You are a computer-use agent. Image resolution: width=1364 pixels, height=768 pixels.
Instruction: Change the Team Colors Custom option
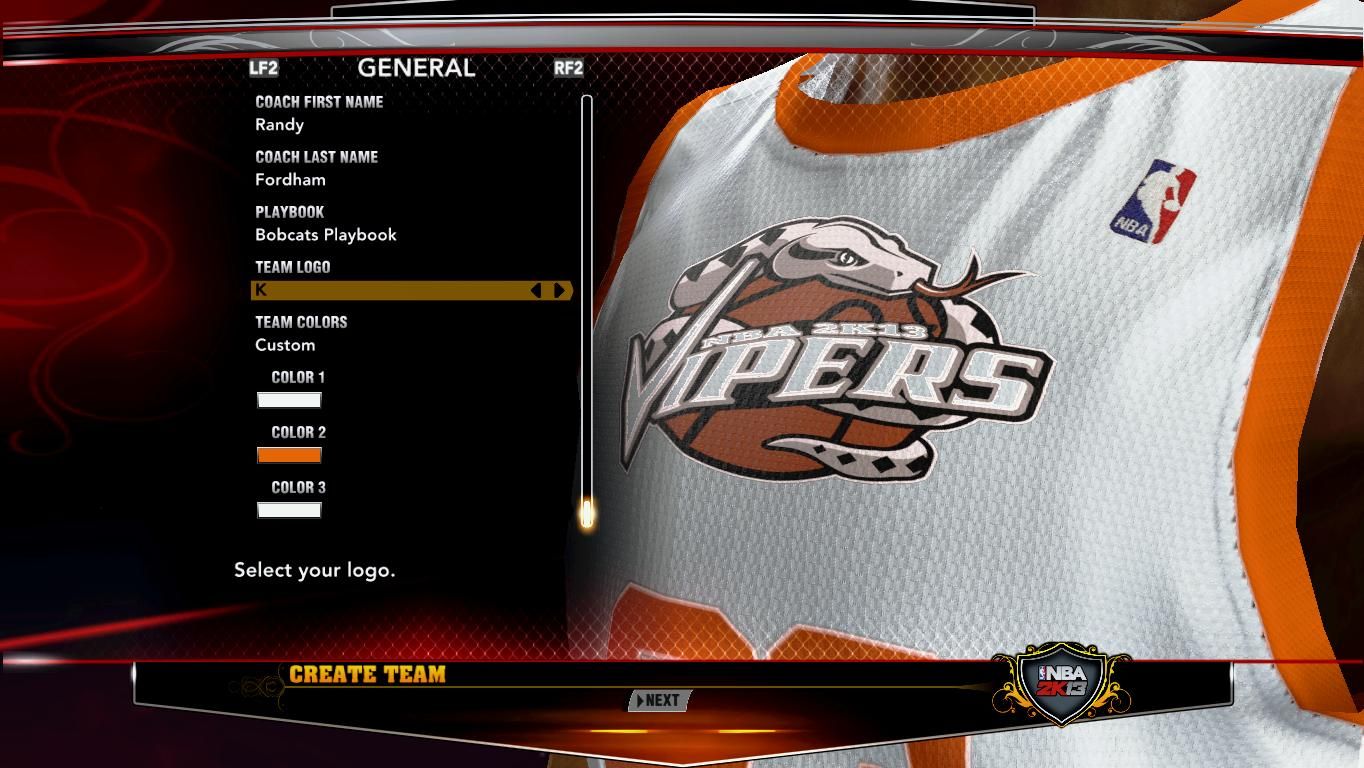(285, 345)
